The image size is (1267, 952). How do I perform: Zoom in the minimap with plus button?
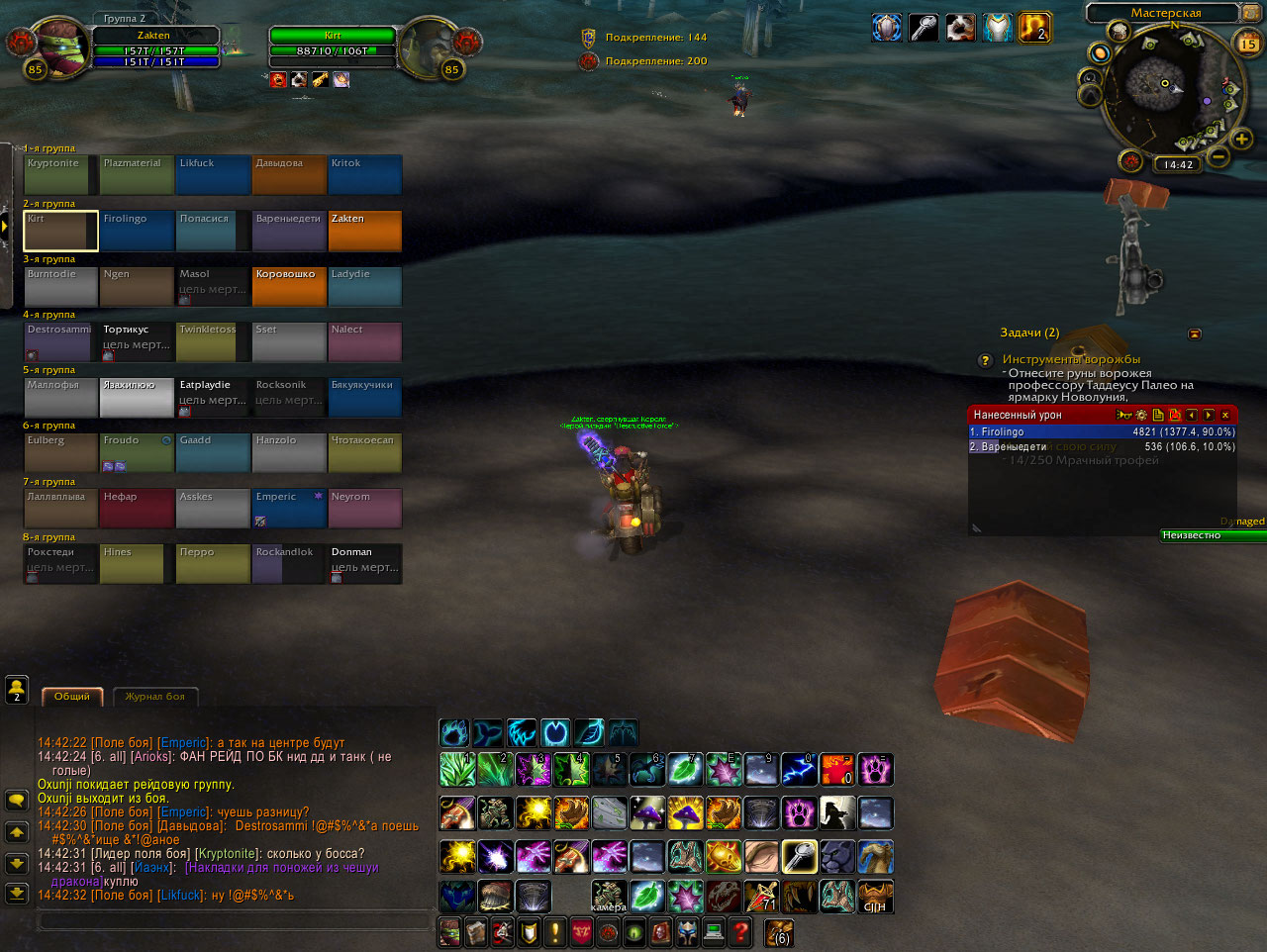click(1241, 140)
